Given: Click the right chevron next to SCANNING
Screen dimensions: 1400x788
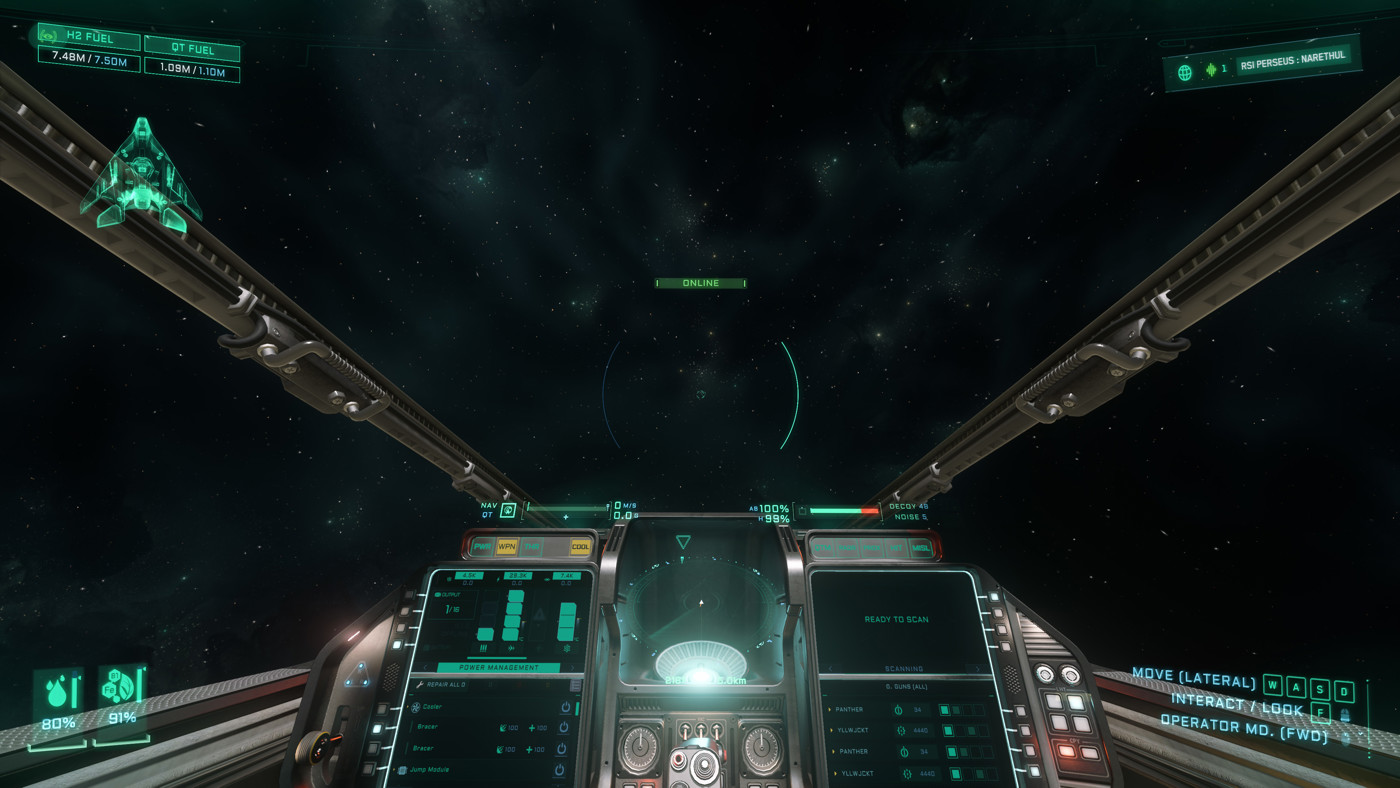Looking at the screenshot, I should click(x=978, y=668).
